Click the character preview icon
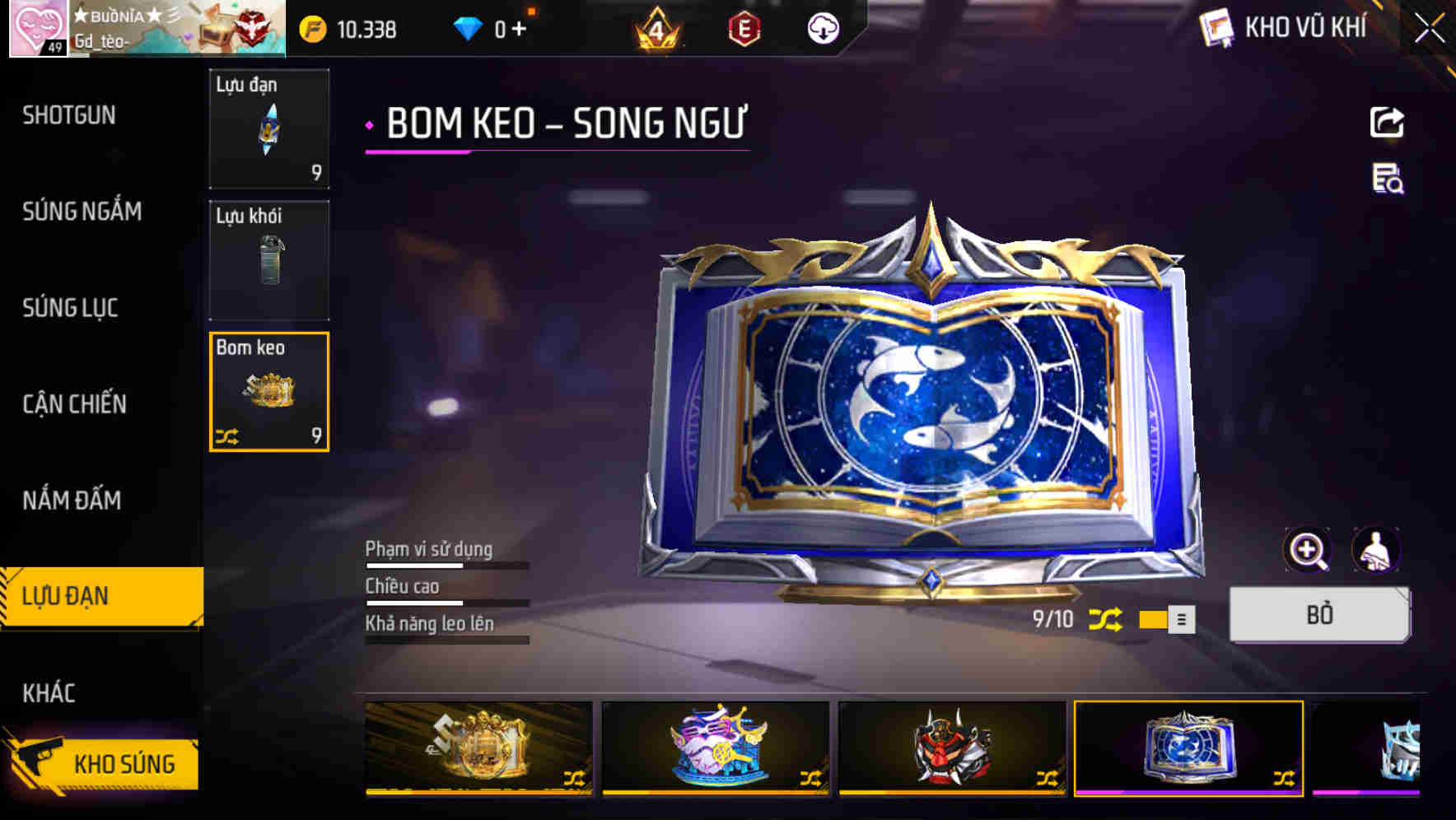This screenshot has height=820, width=1456. coord(1375,549)
